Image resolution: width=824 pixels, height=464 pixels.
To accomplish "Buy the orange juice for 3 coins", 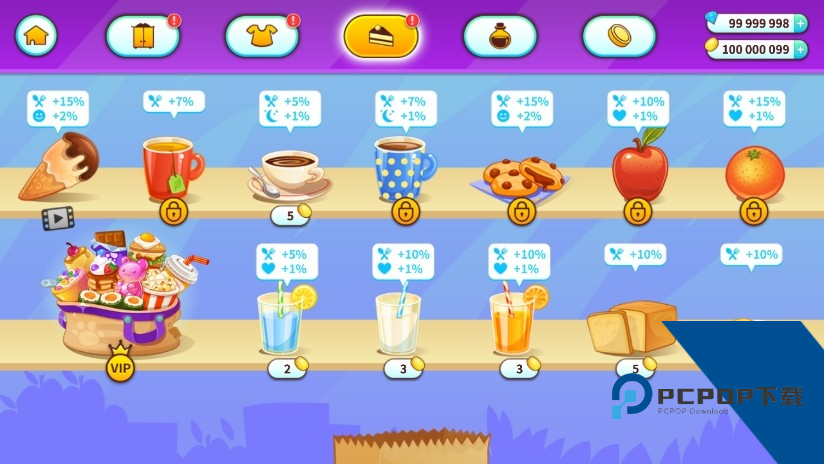I will coord(519,368).
